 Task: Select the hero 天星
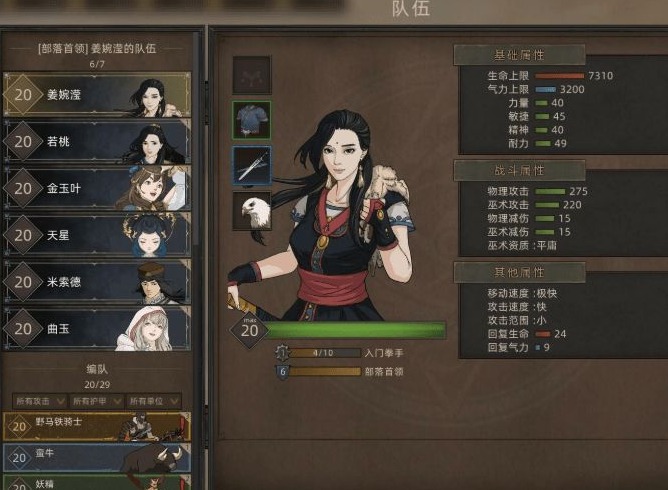click(97, 233)
